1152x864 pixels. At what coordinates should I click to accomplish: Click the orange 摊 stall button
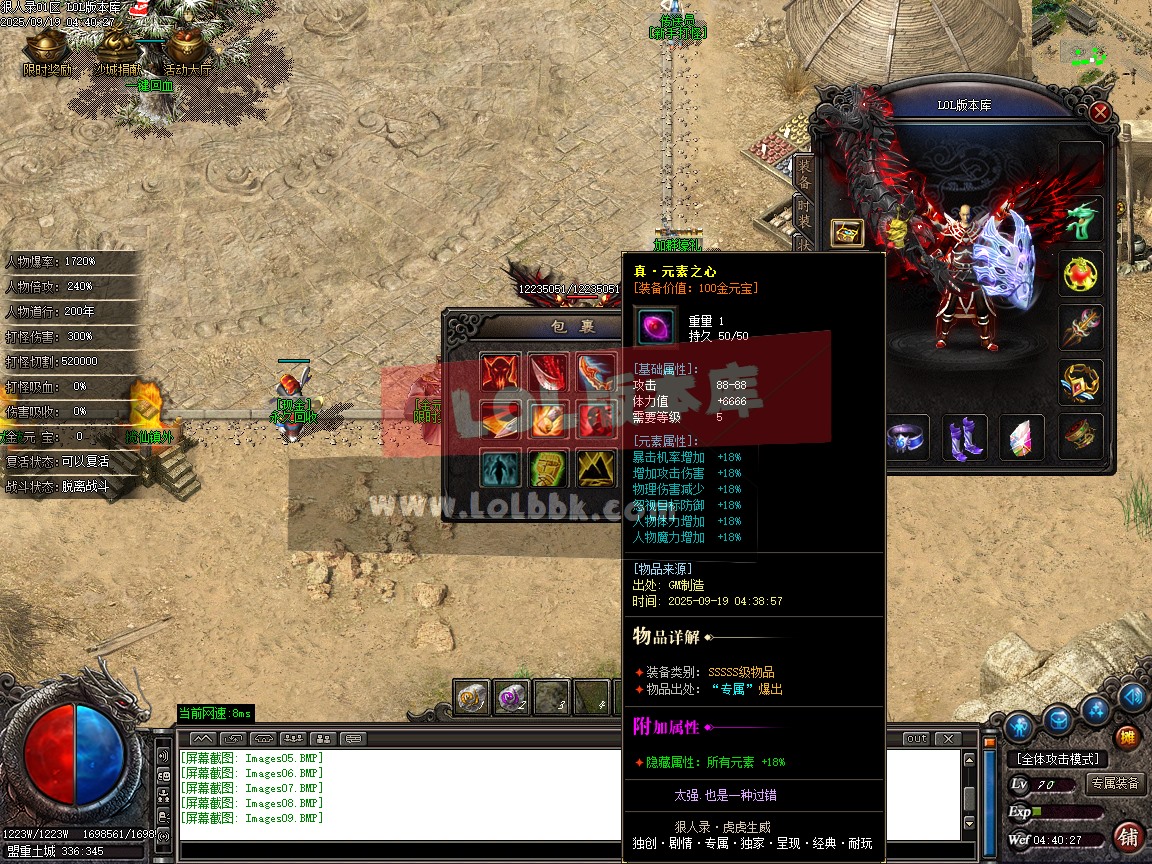1127,738
